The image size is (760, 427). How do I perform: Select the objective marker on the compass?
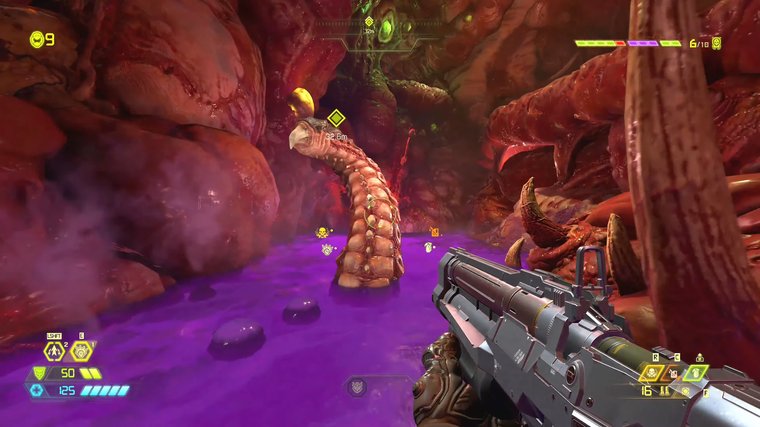[368, 22]
